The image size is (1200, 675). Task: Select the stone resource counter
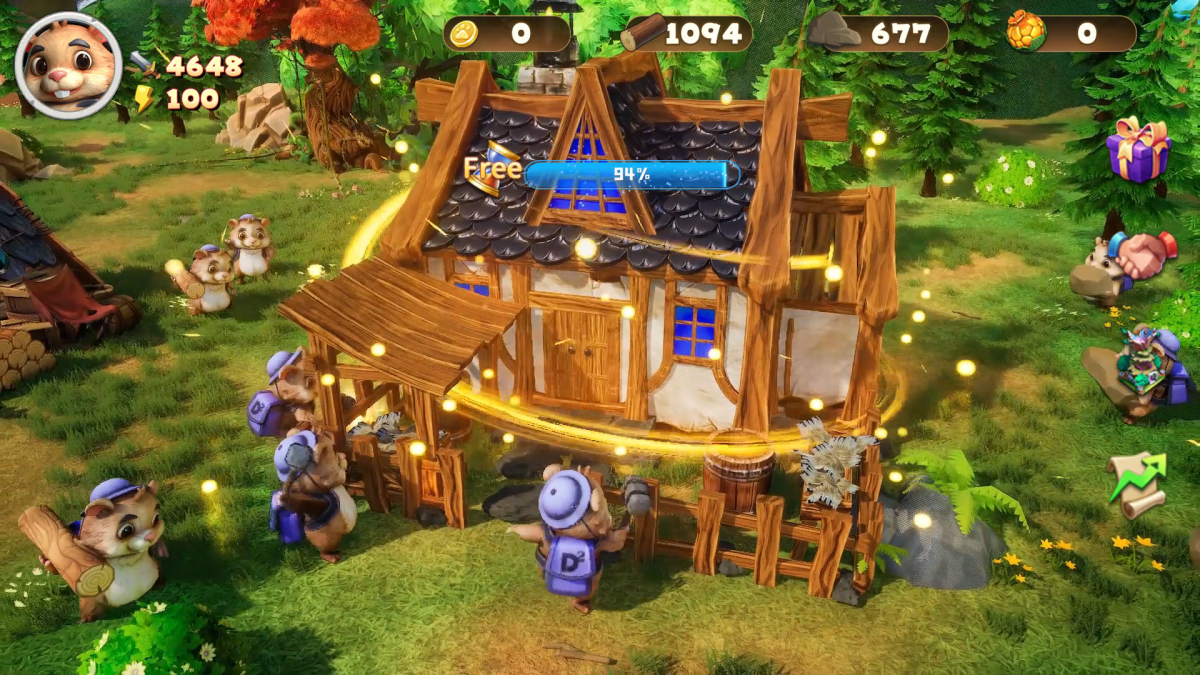tap(878, 34)
